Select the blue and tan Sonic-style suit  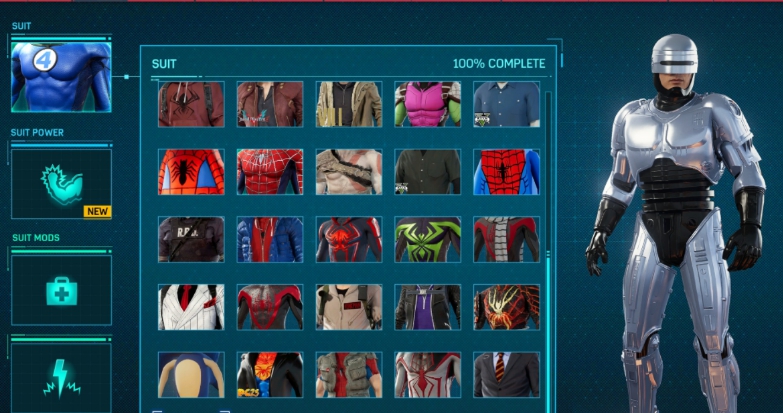191,374
